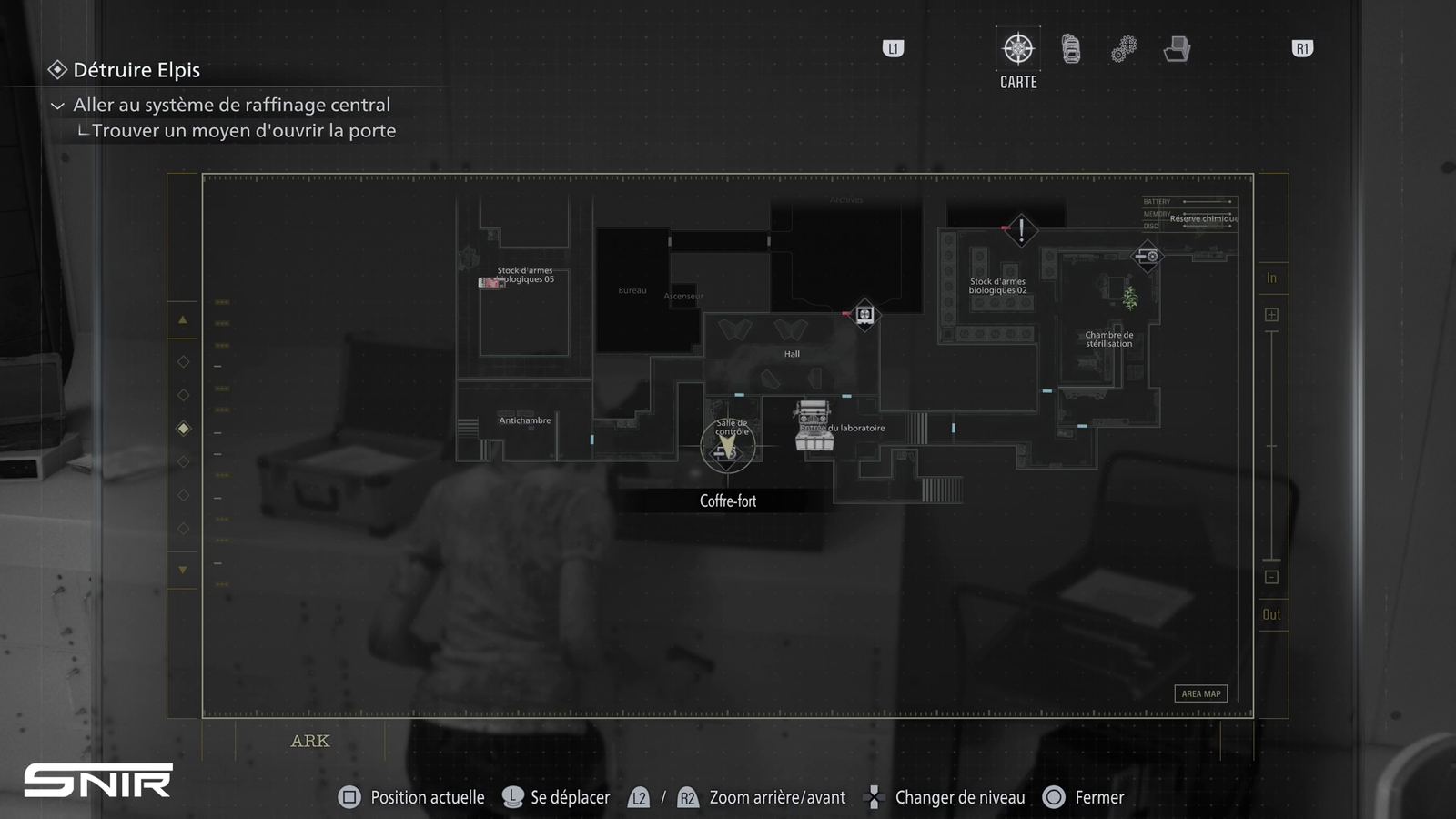Click the green herb marker in Chambre de stérilisation
The image size is (1456, 819).
coord(1129,298)
